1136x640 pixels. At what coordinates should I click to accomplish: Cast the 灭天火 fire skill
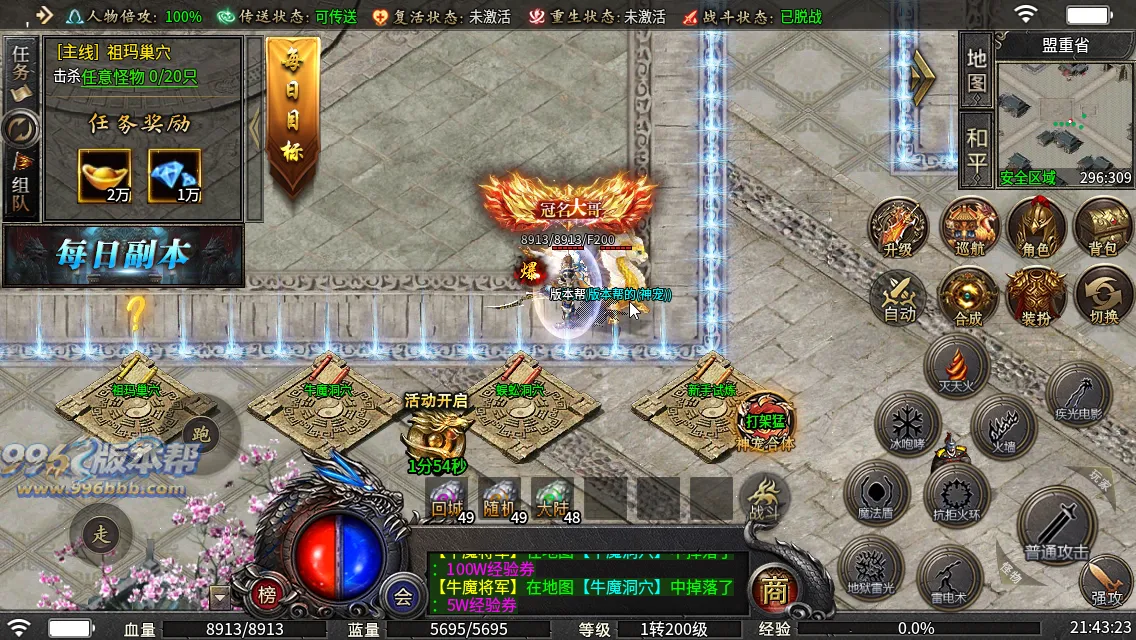tap(957, 365)
